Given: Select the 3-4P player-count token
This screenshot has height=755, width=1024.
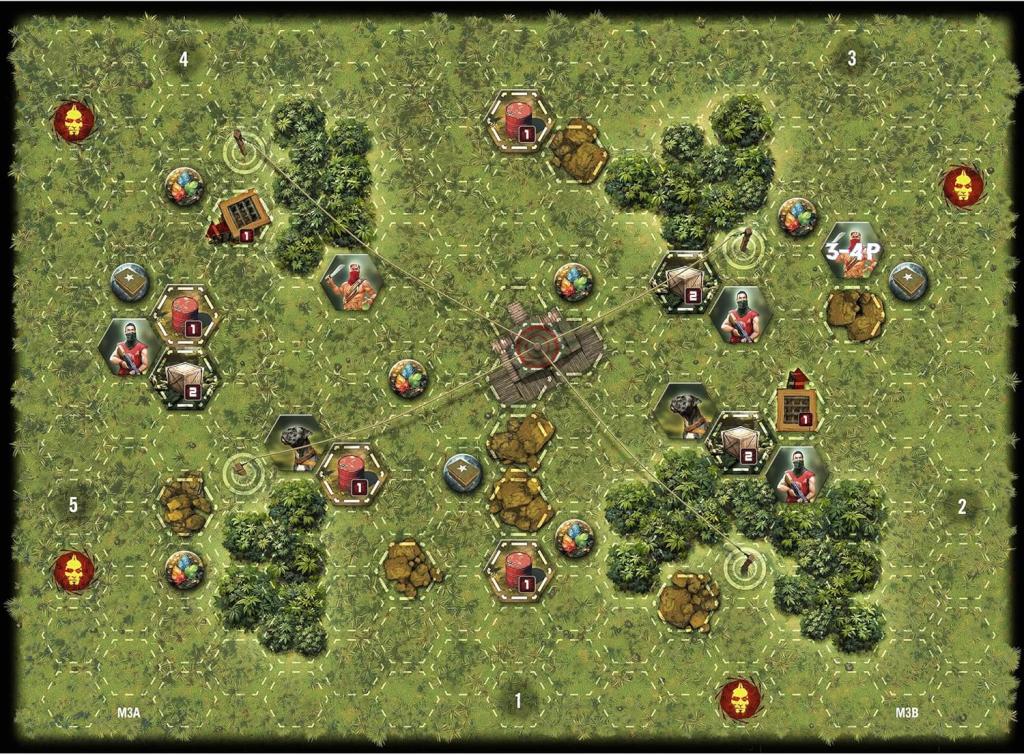Looking at the screenshot, I should pos(851,251).
